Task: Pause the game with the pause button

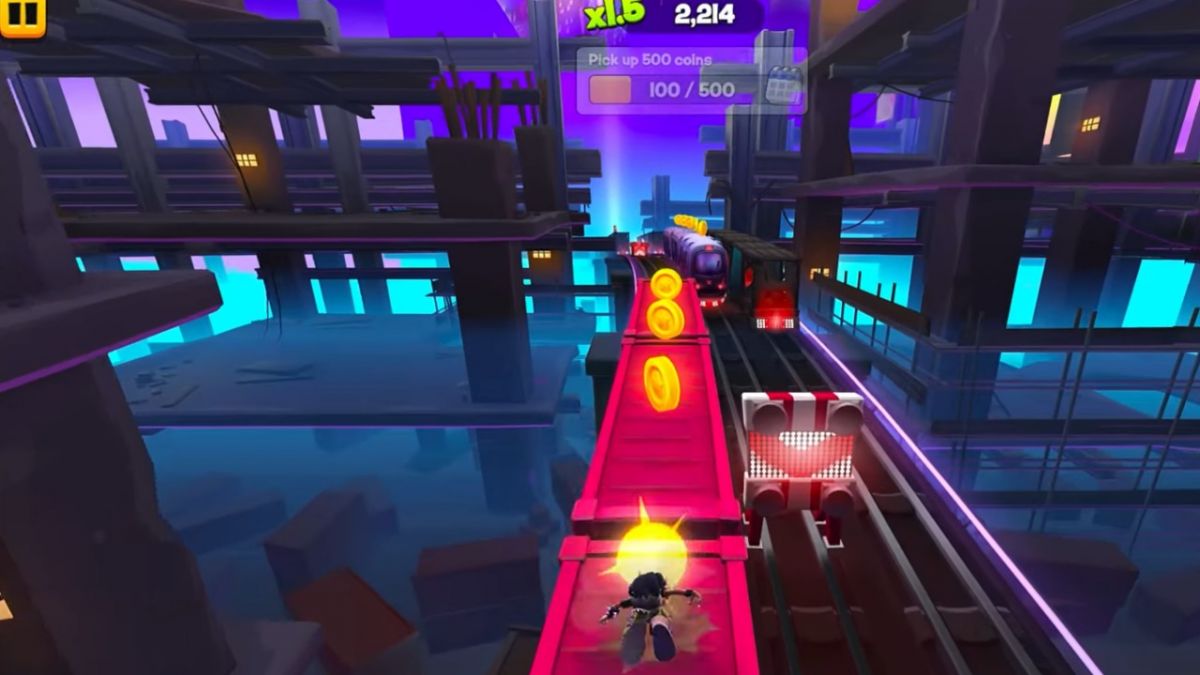Action: coord(22,14)
